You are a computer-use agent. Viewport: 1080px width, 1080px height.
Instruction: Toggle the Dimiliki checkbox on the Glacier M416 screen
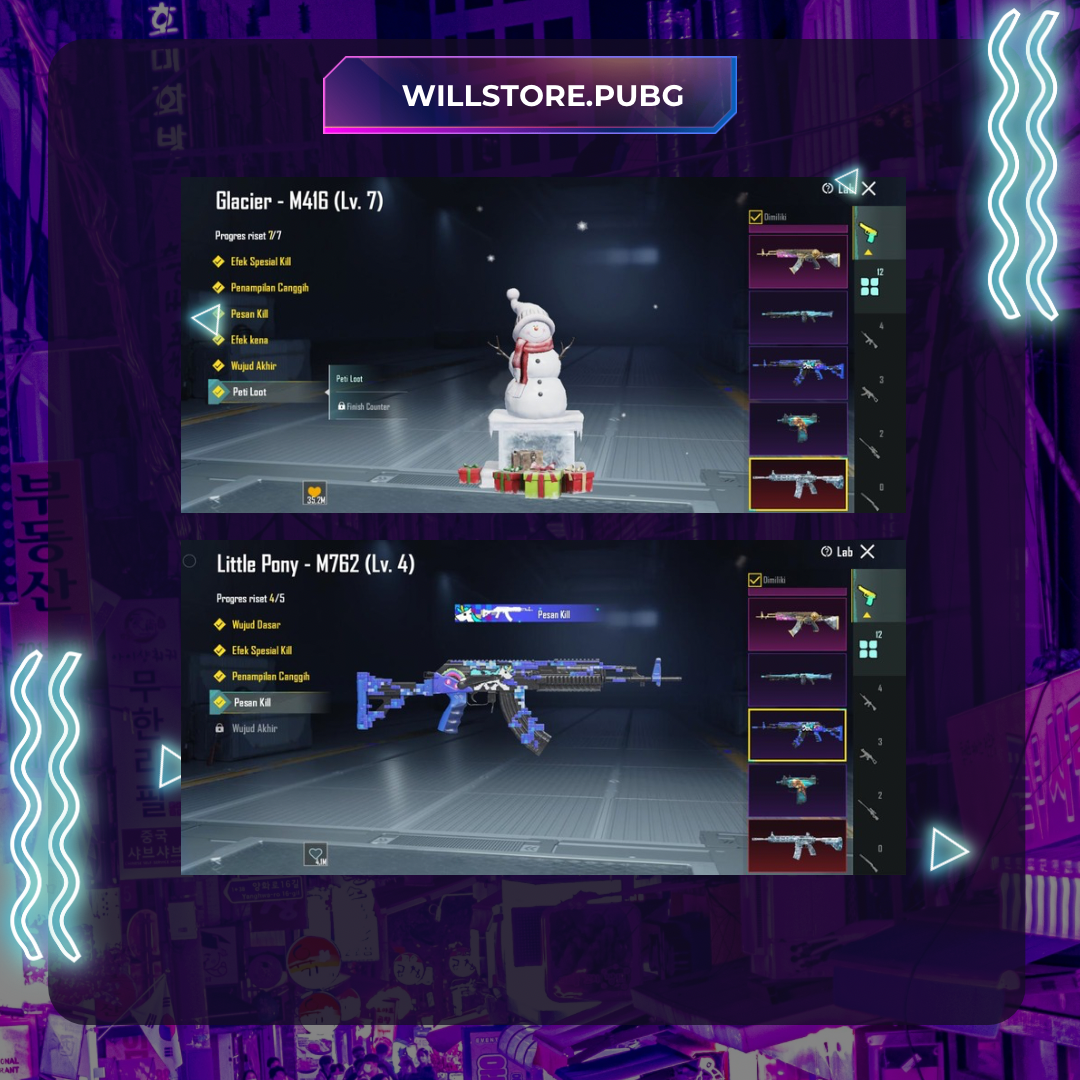pyautogui.click(x=756, y=216)
